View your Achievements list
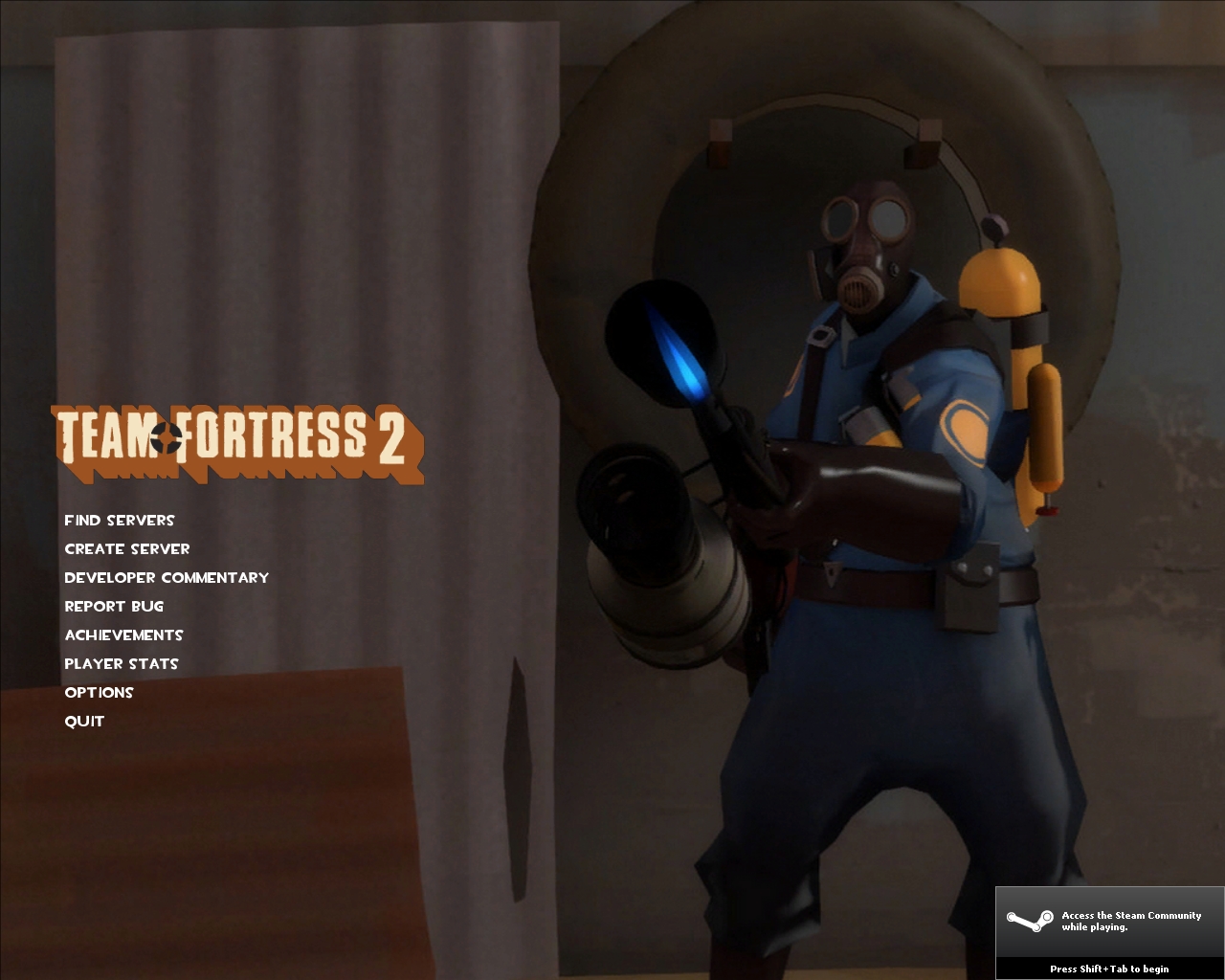 click(123, 635)
